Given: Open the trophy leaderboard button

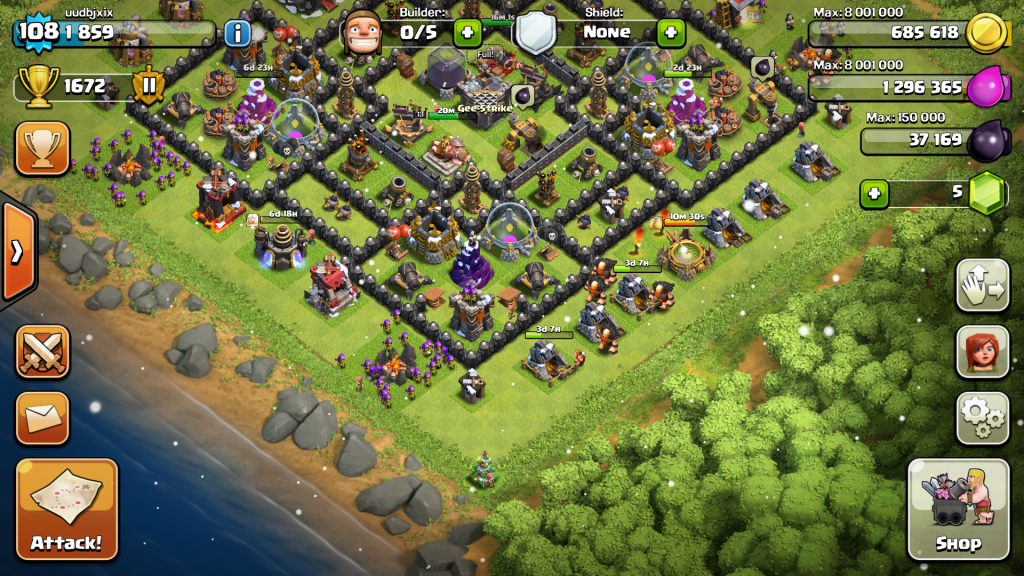Looking at the screenshot, I should click(x=42, y=149).
